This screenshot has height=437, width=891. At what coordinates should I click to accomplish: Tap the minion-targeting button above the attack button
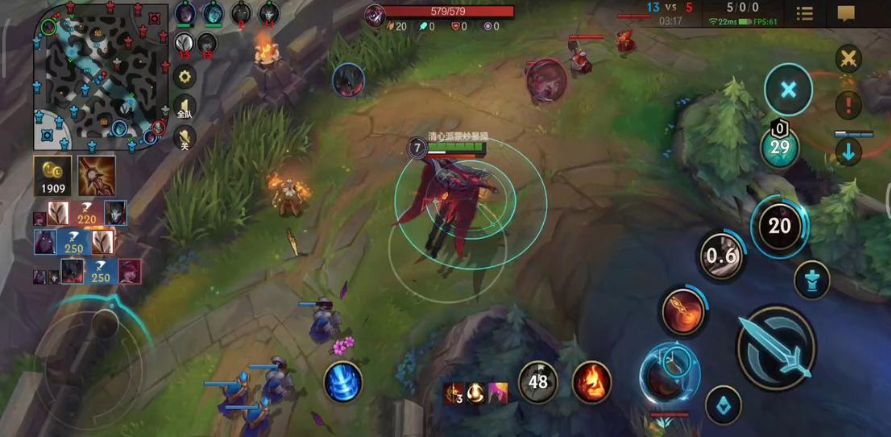811,280
